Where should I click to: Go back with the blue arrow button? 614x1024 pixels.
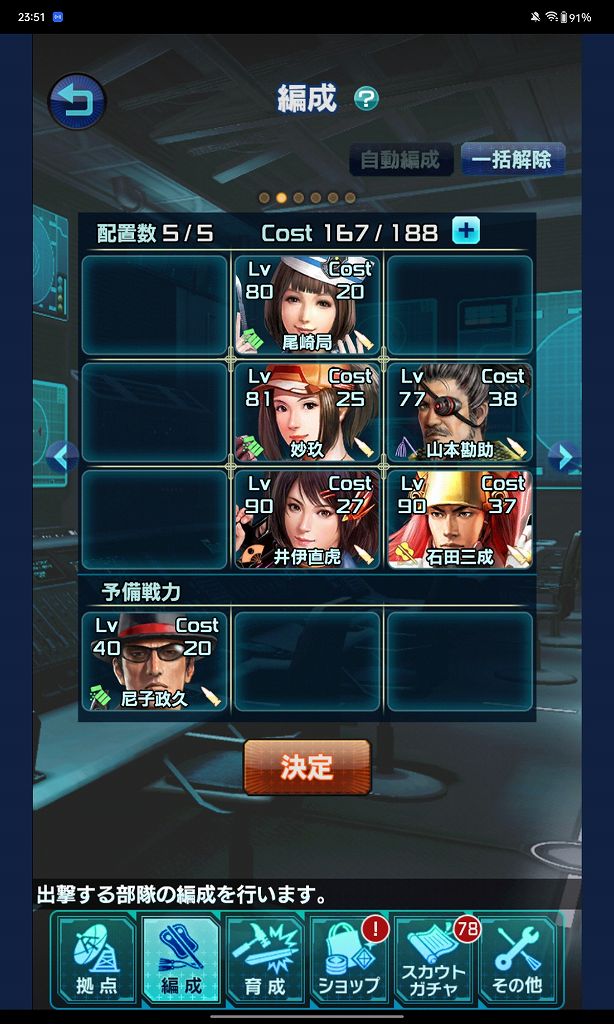click(x=77, y=101)
